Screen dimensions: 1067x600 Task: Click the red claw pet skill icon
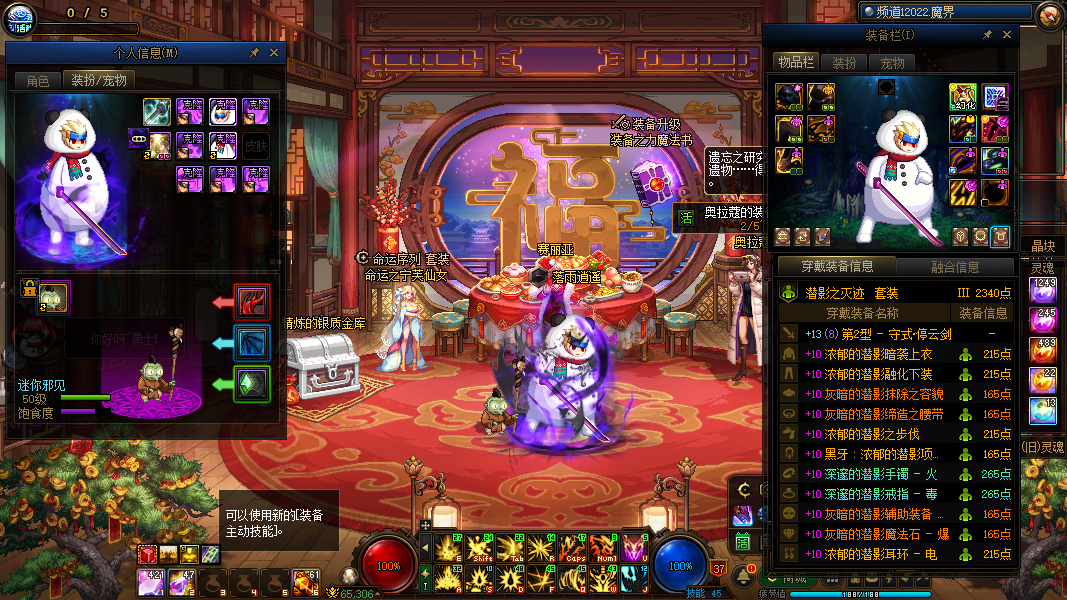252,301
